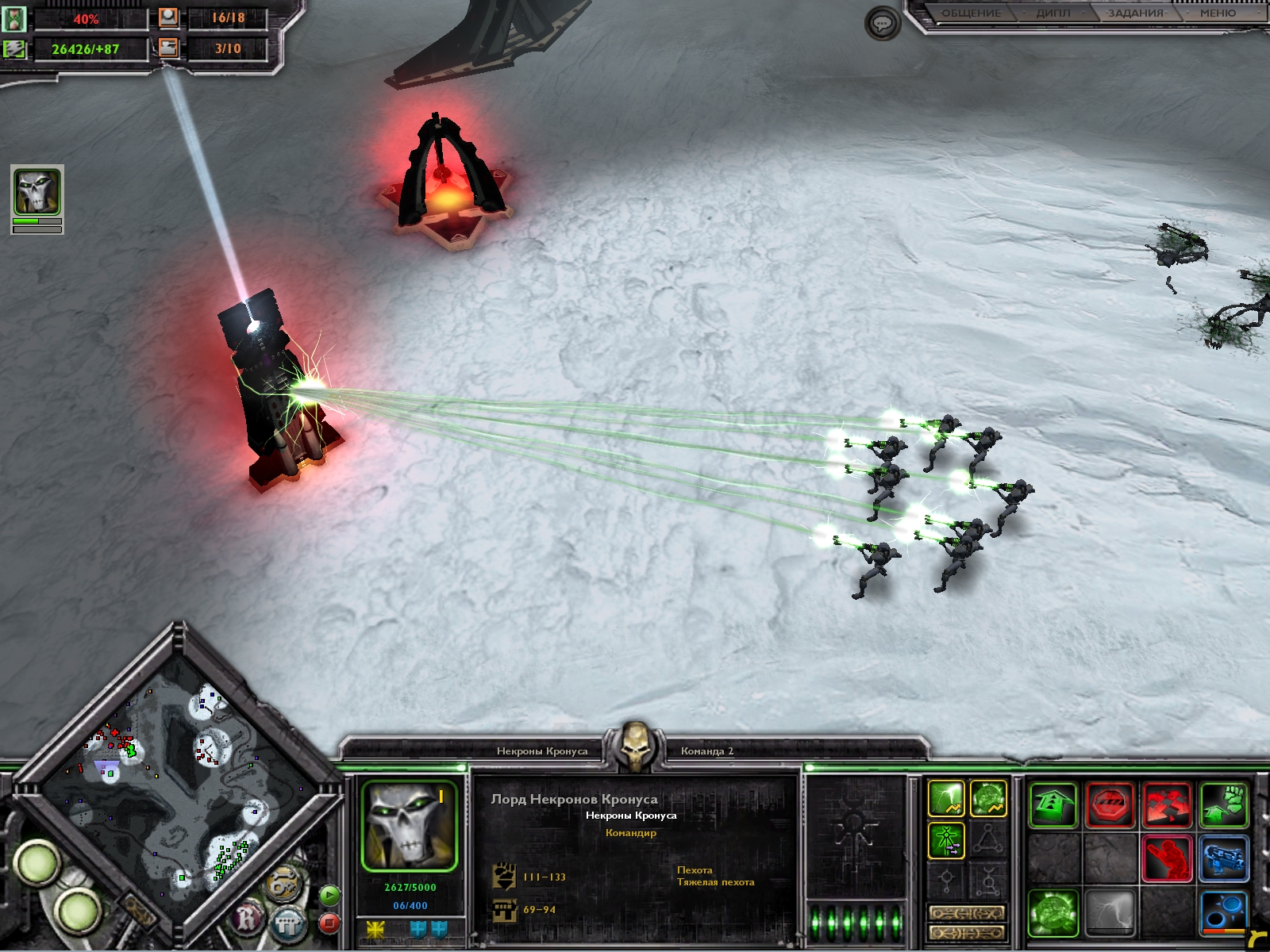Open the МЕНЮ tab
Viewport: 1270px width, 952px height.
pos(1218,13)
